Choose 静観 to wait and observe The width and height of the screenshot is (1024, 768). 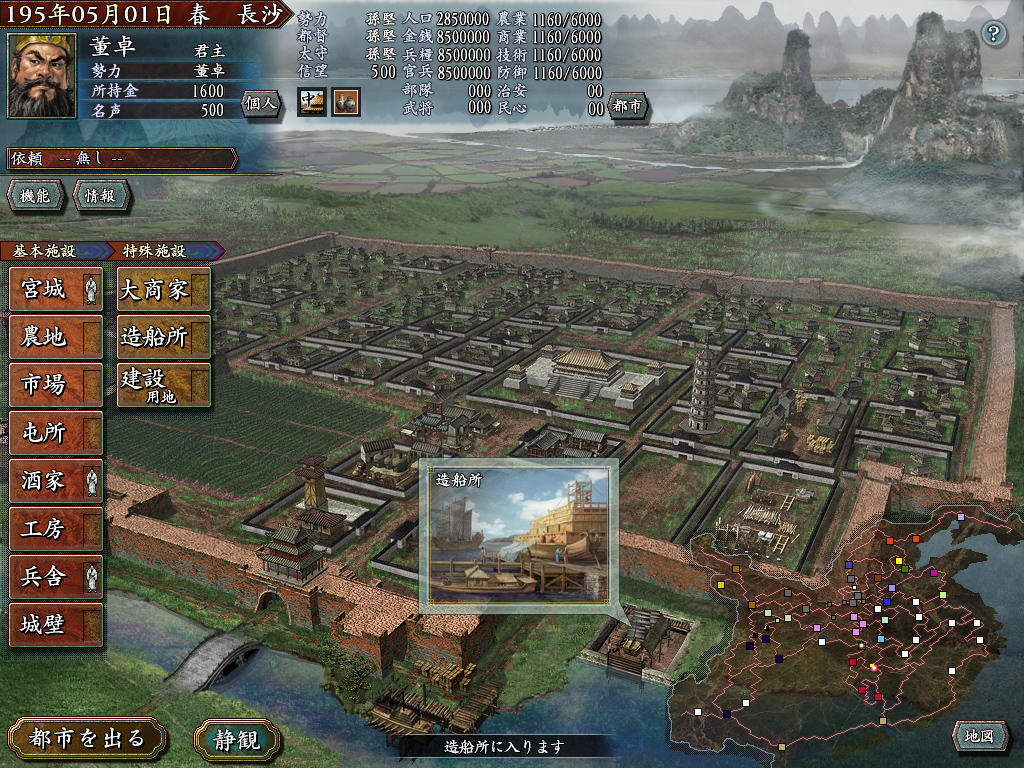point(237,739)
